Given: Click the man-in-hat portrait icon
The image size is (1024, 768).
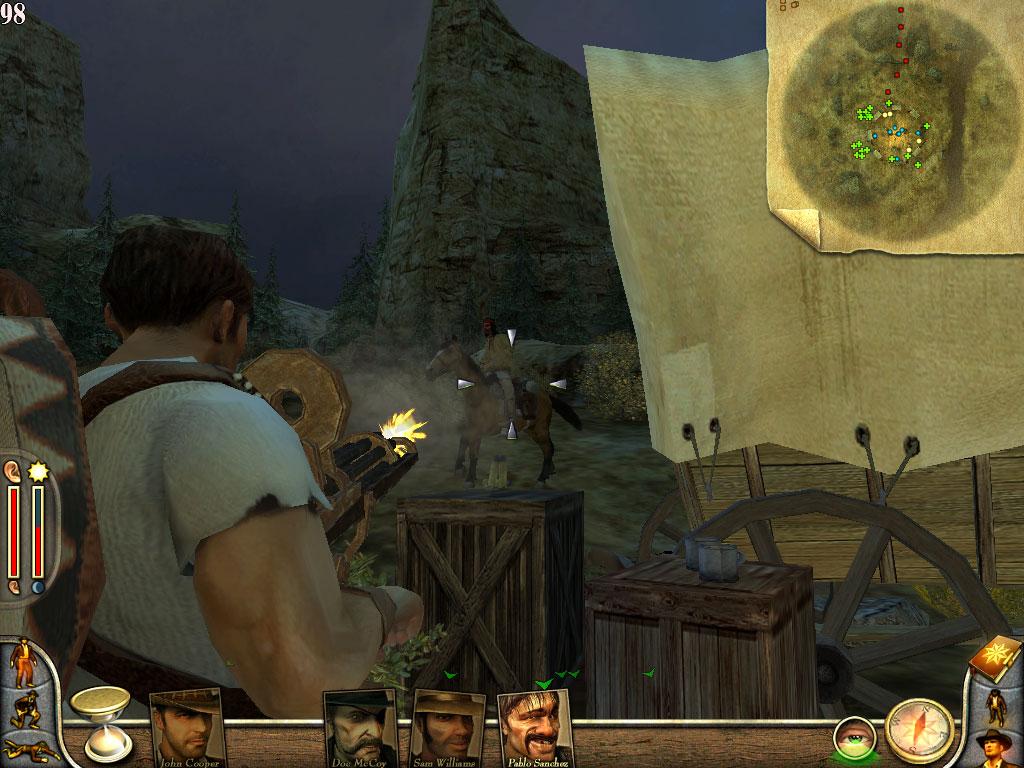Looking at the screenshot, I should (996, 748).
